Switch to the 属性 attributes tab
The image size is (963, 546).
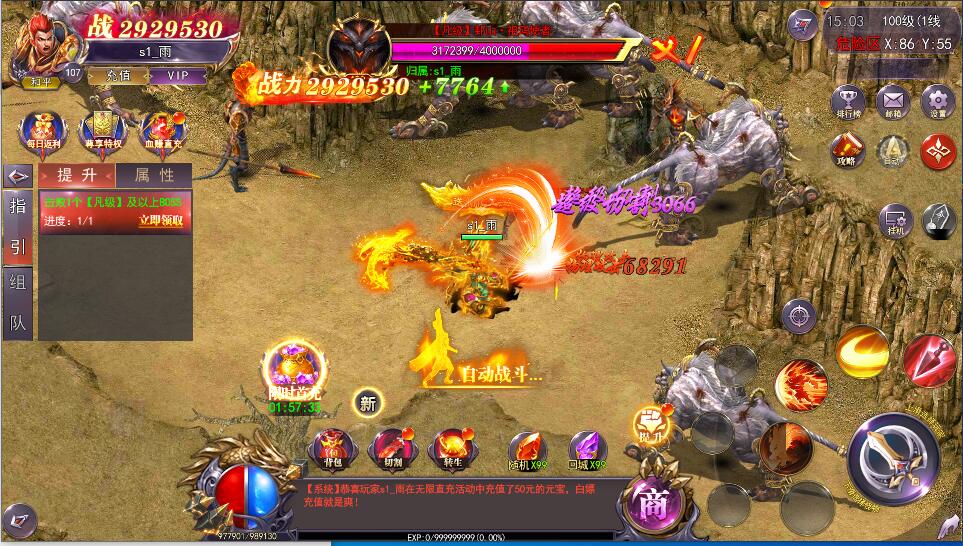[152, 175]
